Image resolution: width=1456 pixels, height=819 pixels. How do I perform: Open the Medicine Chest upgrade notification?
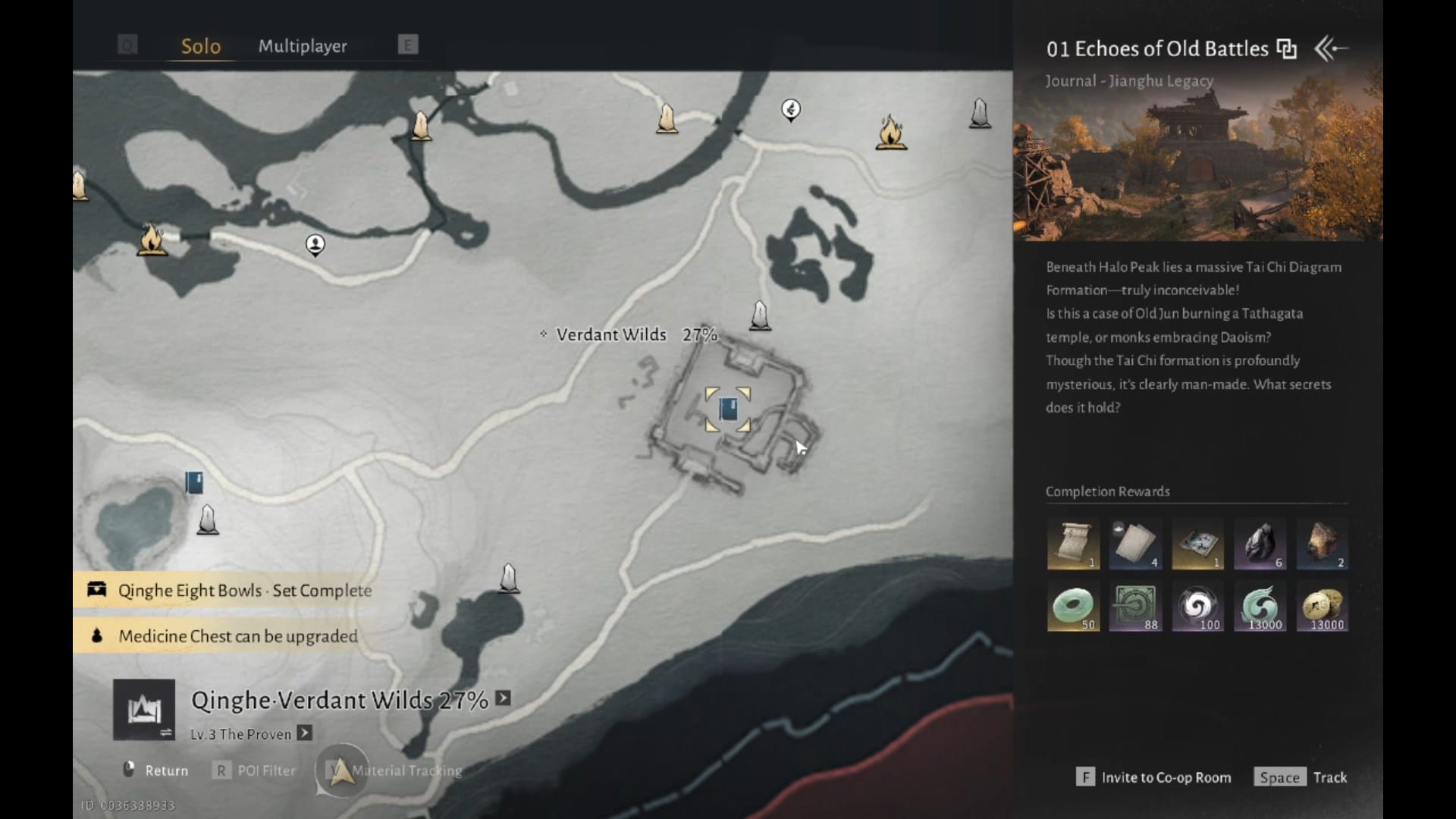pos(226,635)
